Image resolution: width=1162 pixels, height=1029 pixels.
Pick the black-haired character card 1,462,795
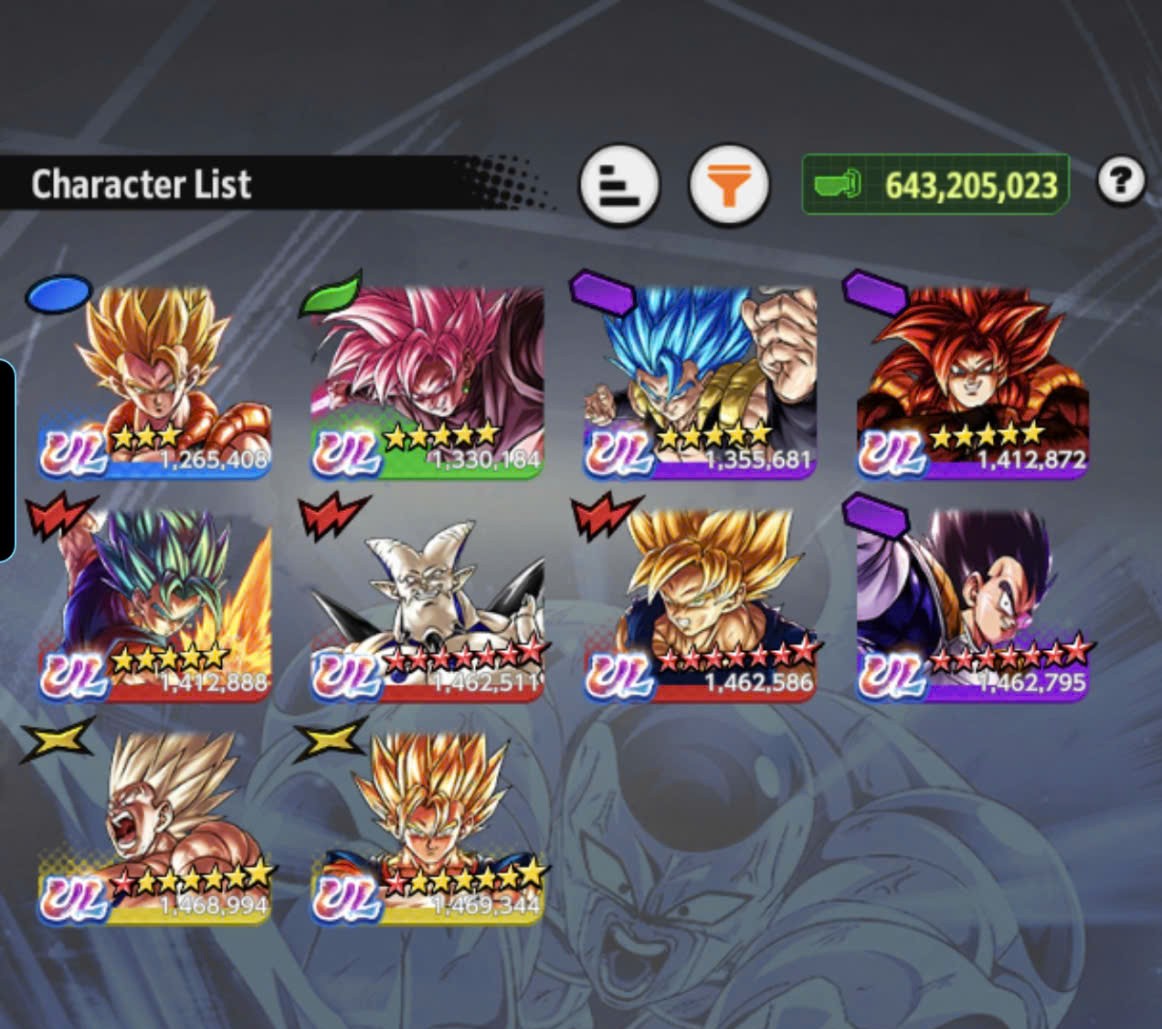coord(972,603)
